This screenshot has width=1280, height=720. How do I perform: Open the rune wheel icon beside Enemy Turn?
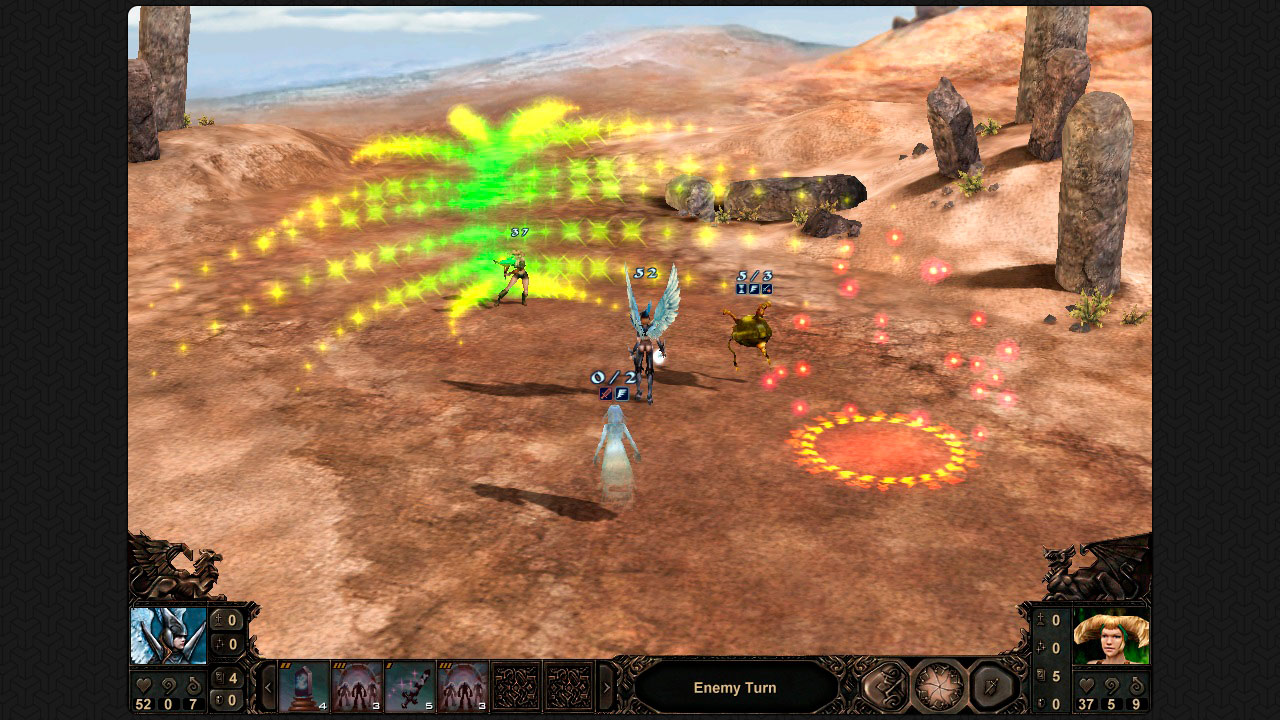point(937,687)
